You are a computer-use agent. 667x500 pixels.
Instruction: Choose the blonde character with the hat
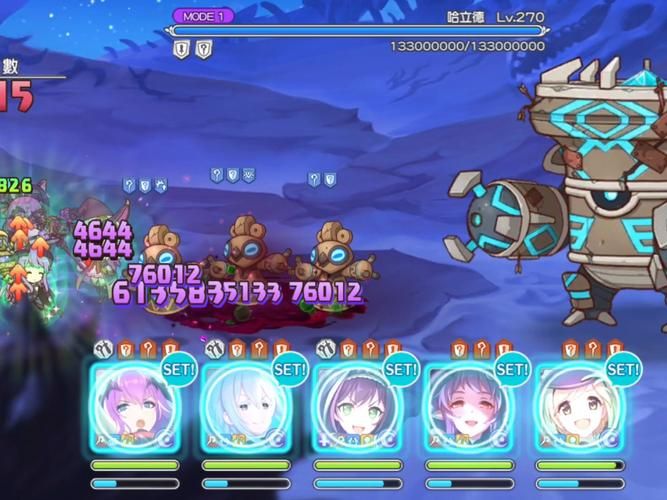coord(579,410)
